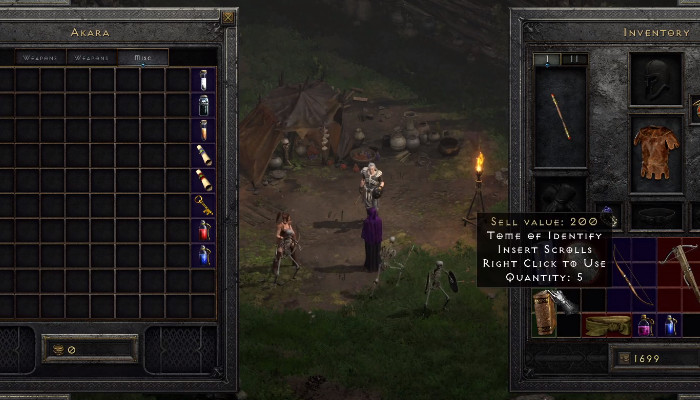Switch to weapon set I
This screenshot has height=400, width=700.
547,60
